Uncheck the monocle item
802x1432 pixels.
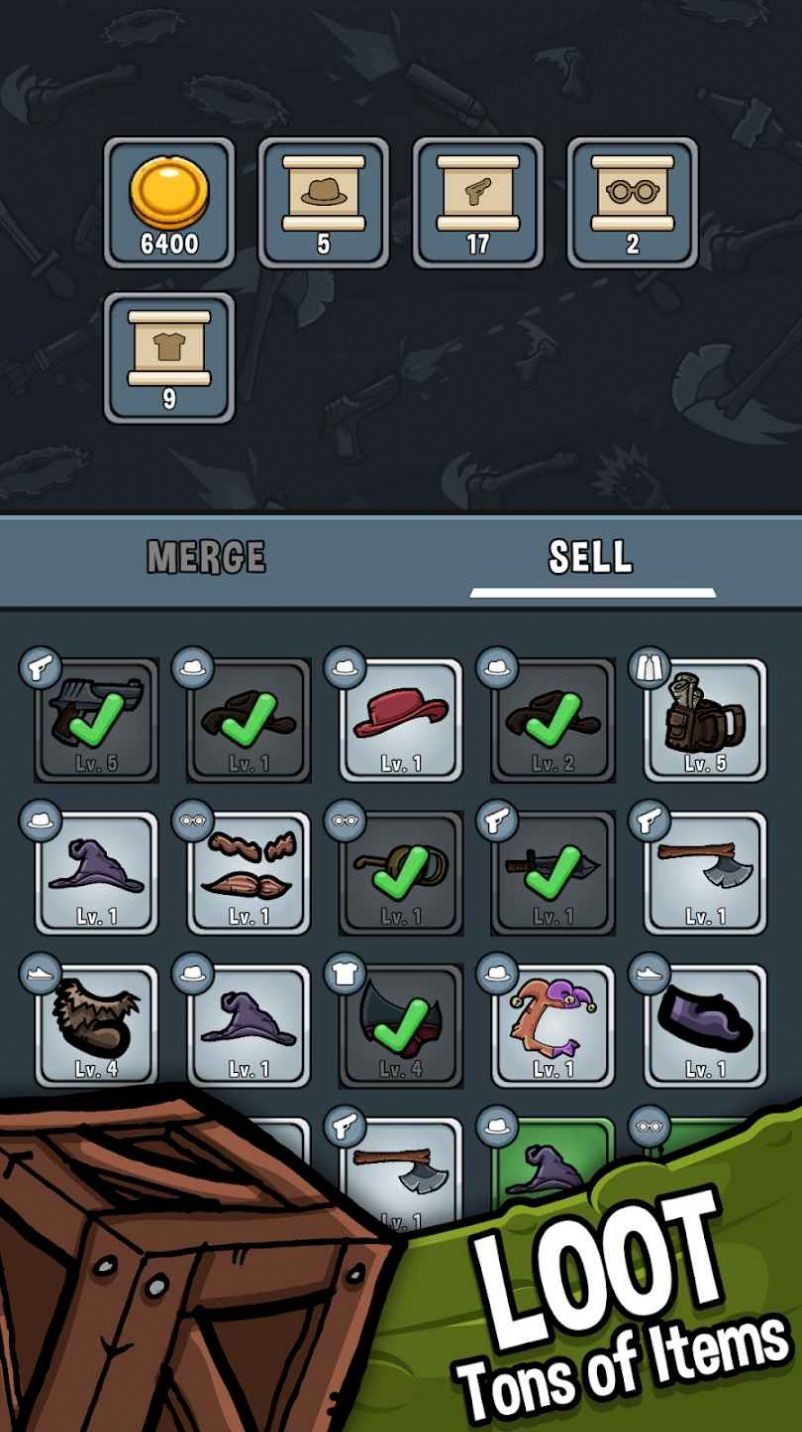click(401, 872)
